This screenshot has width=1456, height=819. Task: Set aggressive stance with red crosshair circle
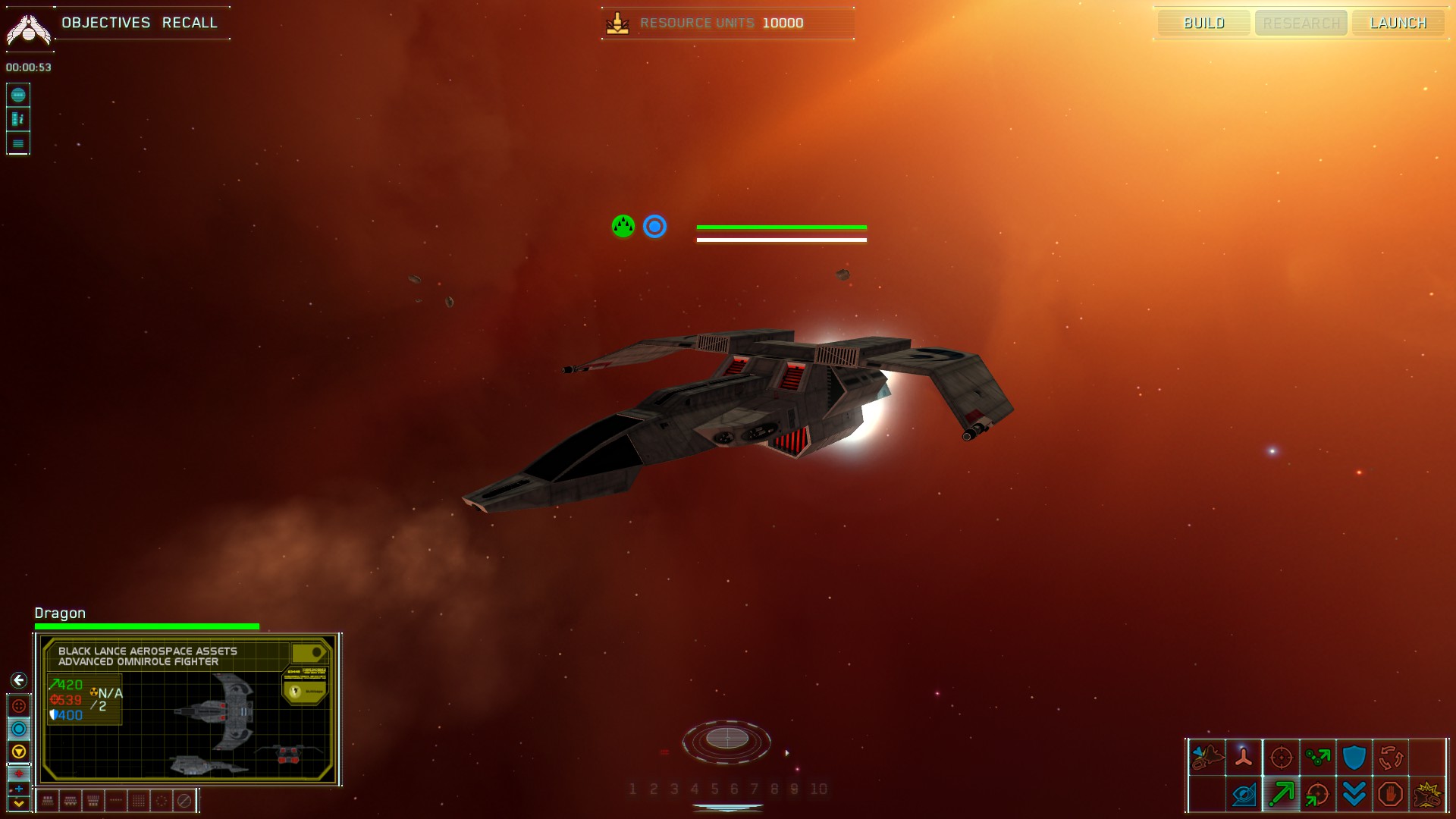click(19, 706)
